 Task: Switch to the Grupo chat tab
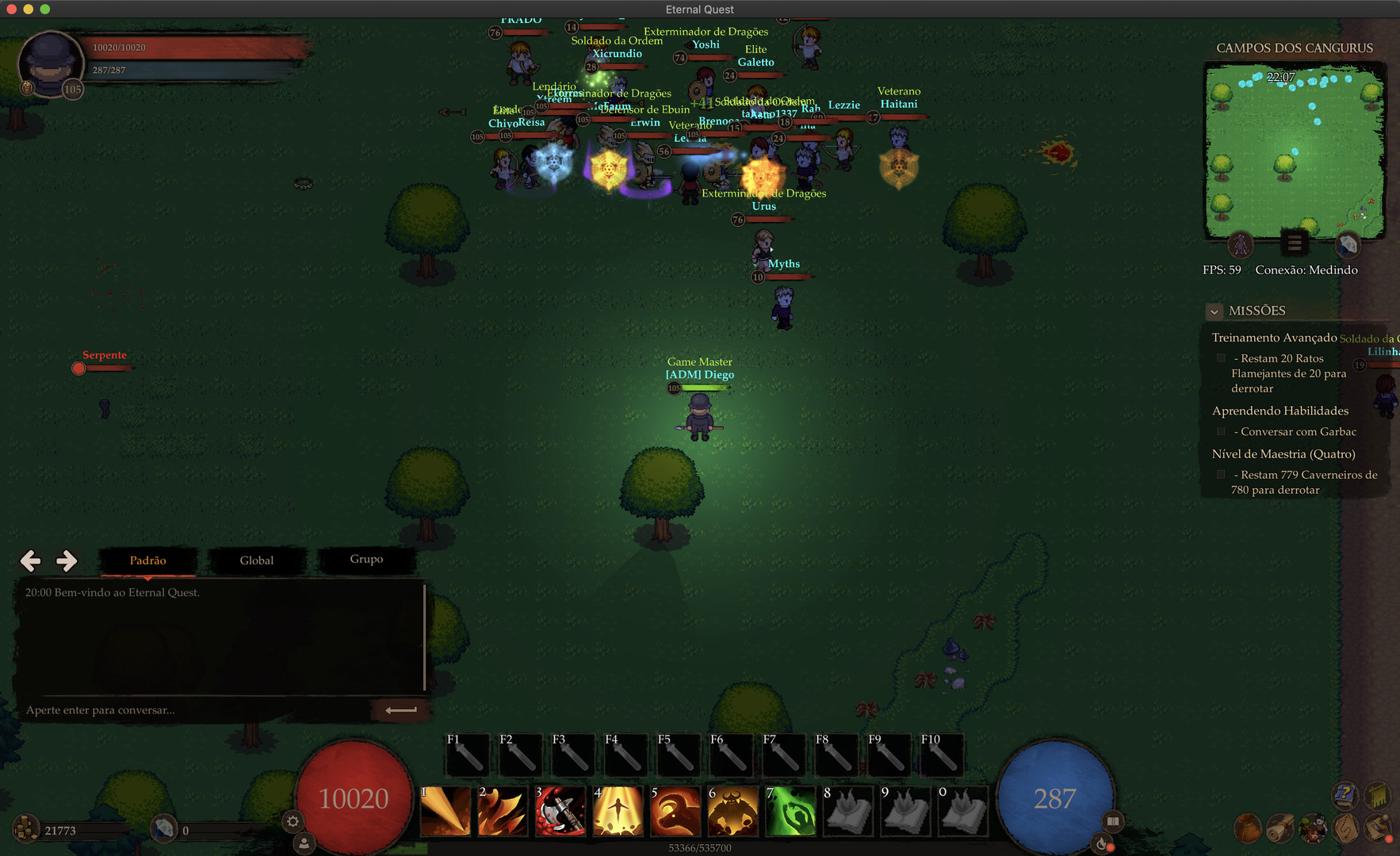[x=366, y=560]
